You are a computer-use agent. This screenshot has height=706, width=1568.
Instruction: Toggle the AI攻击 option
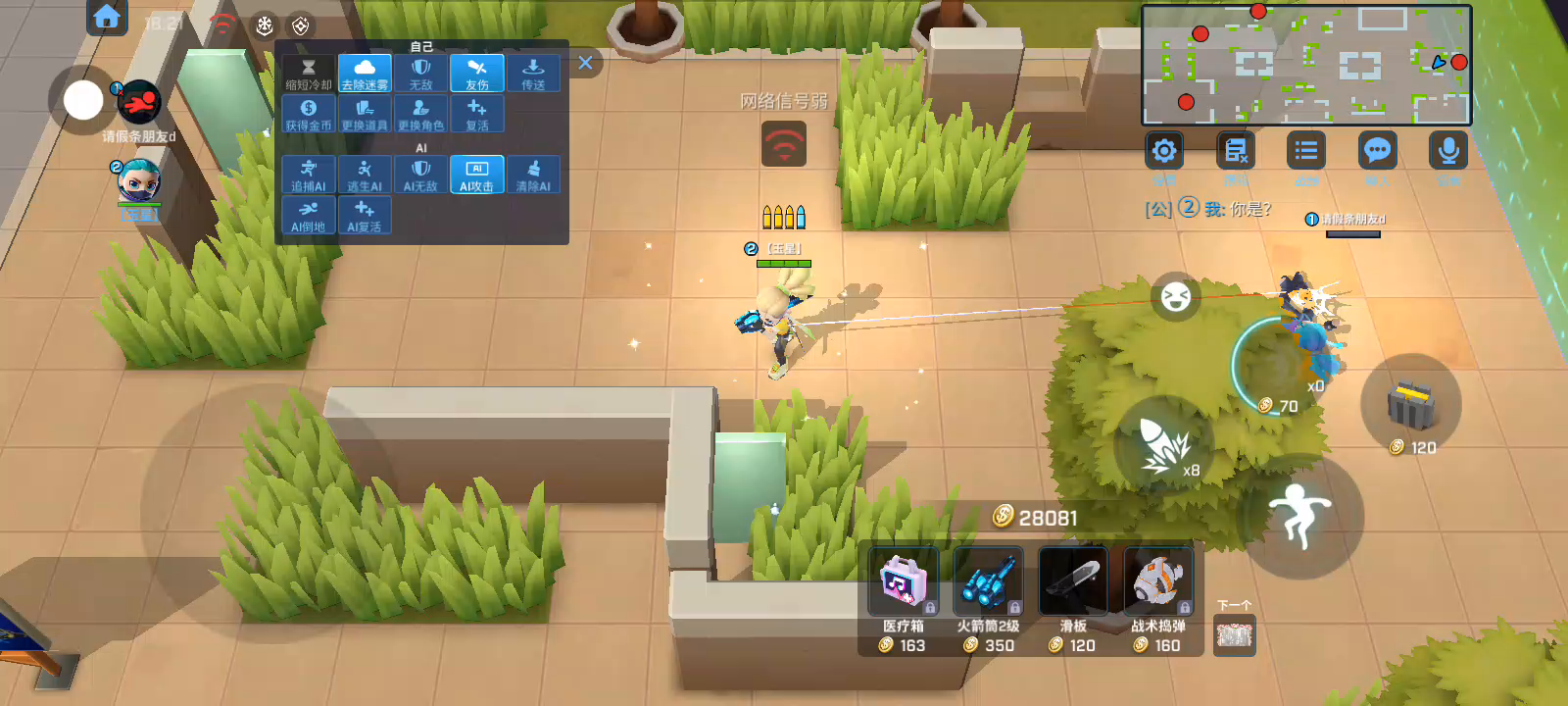pyautogui.click(x=477, y=175)
